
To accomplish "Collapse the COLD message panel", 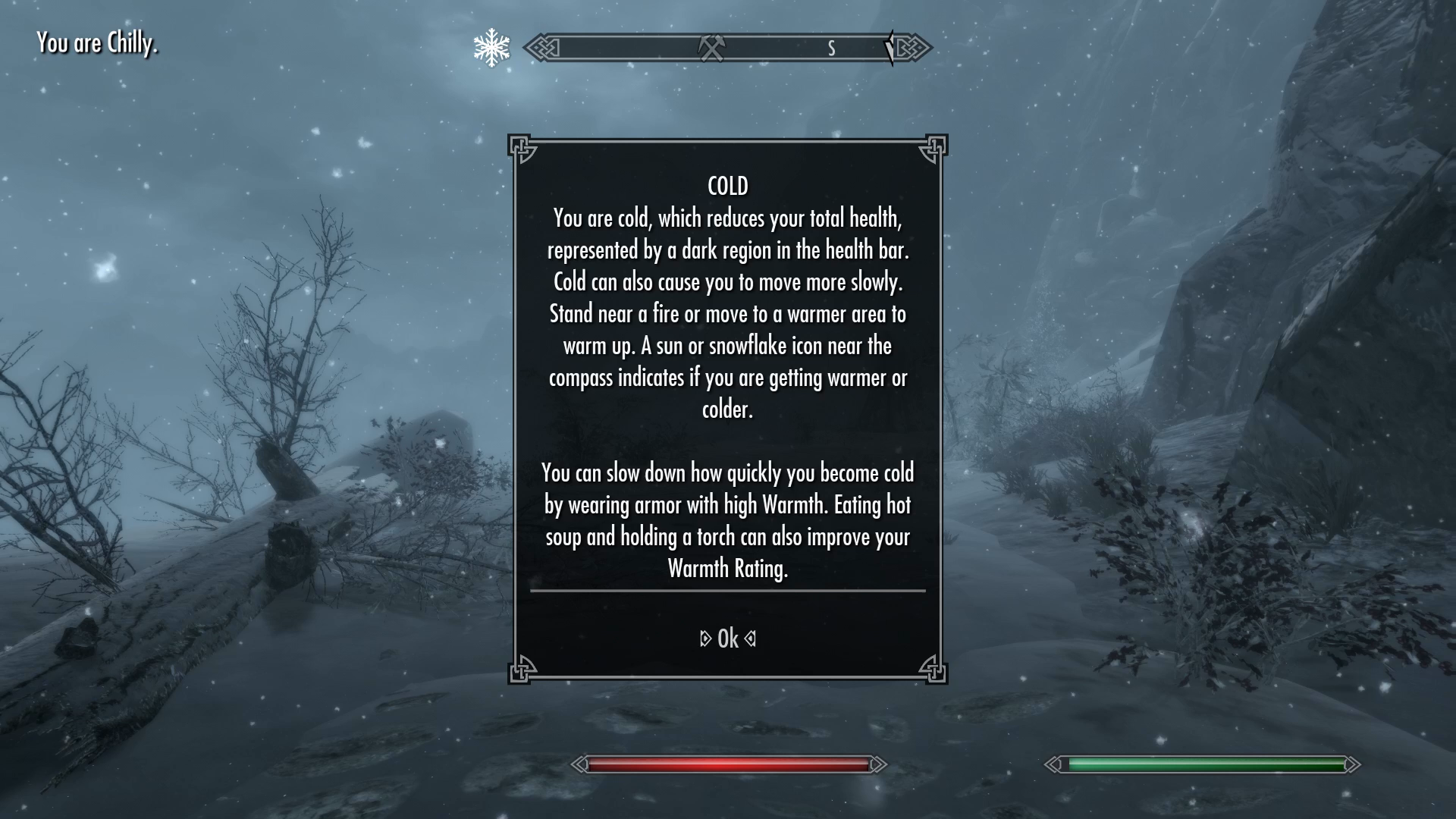I will [727, 638].
